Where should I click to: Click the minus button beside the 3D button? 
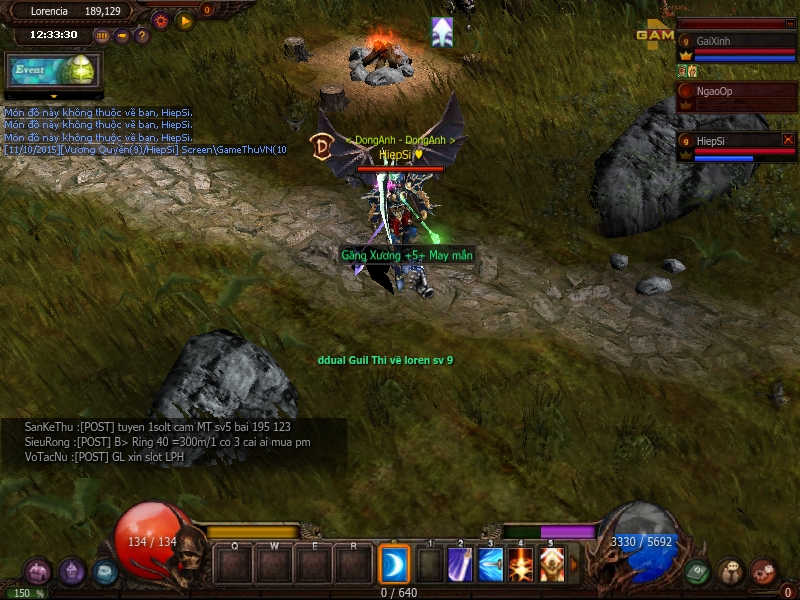[122, 36]
